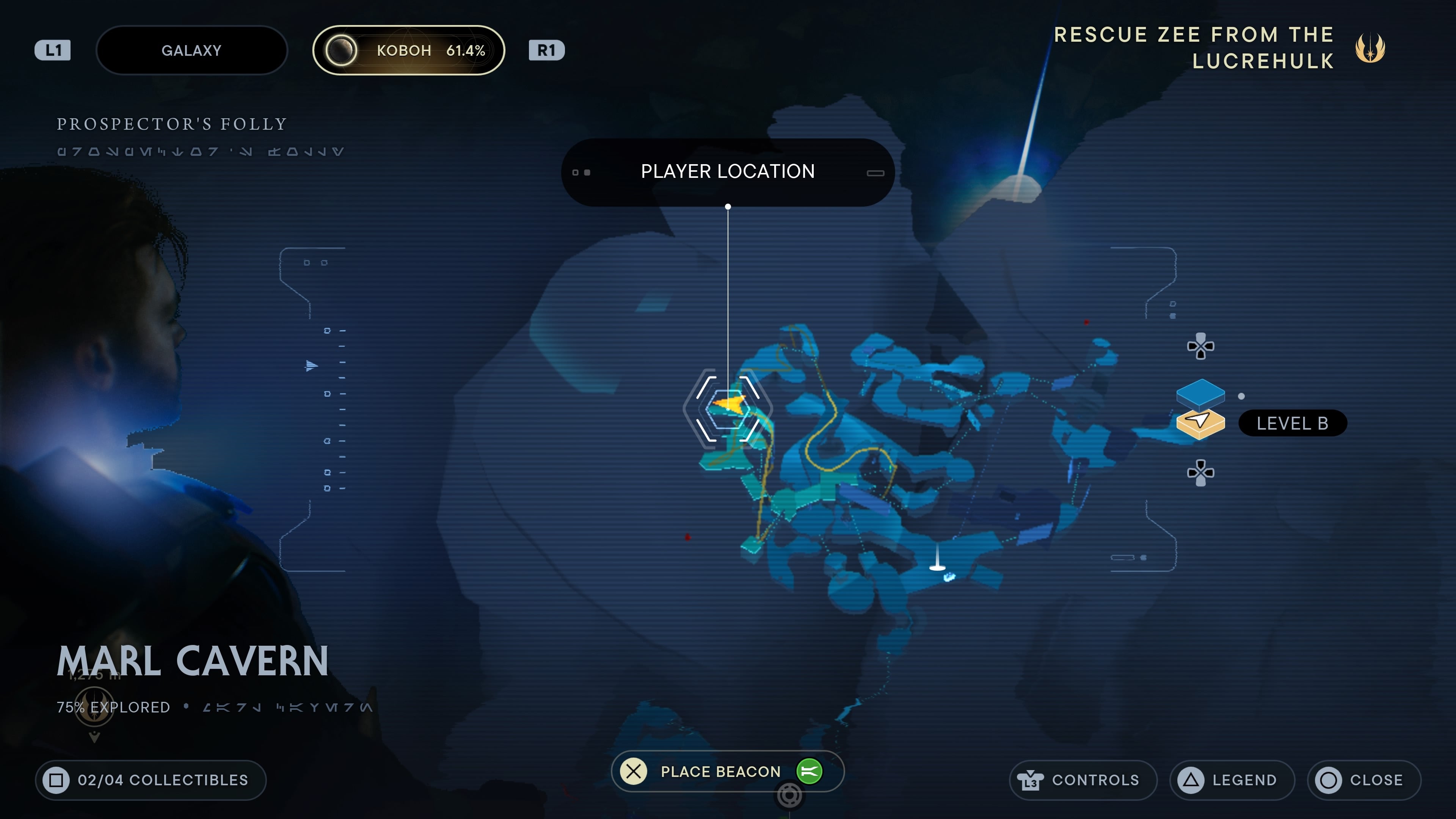Select the green beacon marker icon near Place Beacon
This screenshot has width=1456, height=819.
pyautogui.click(x=811, y=771)
